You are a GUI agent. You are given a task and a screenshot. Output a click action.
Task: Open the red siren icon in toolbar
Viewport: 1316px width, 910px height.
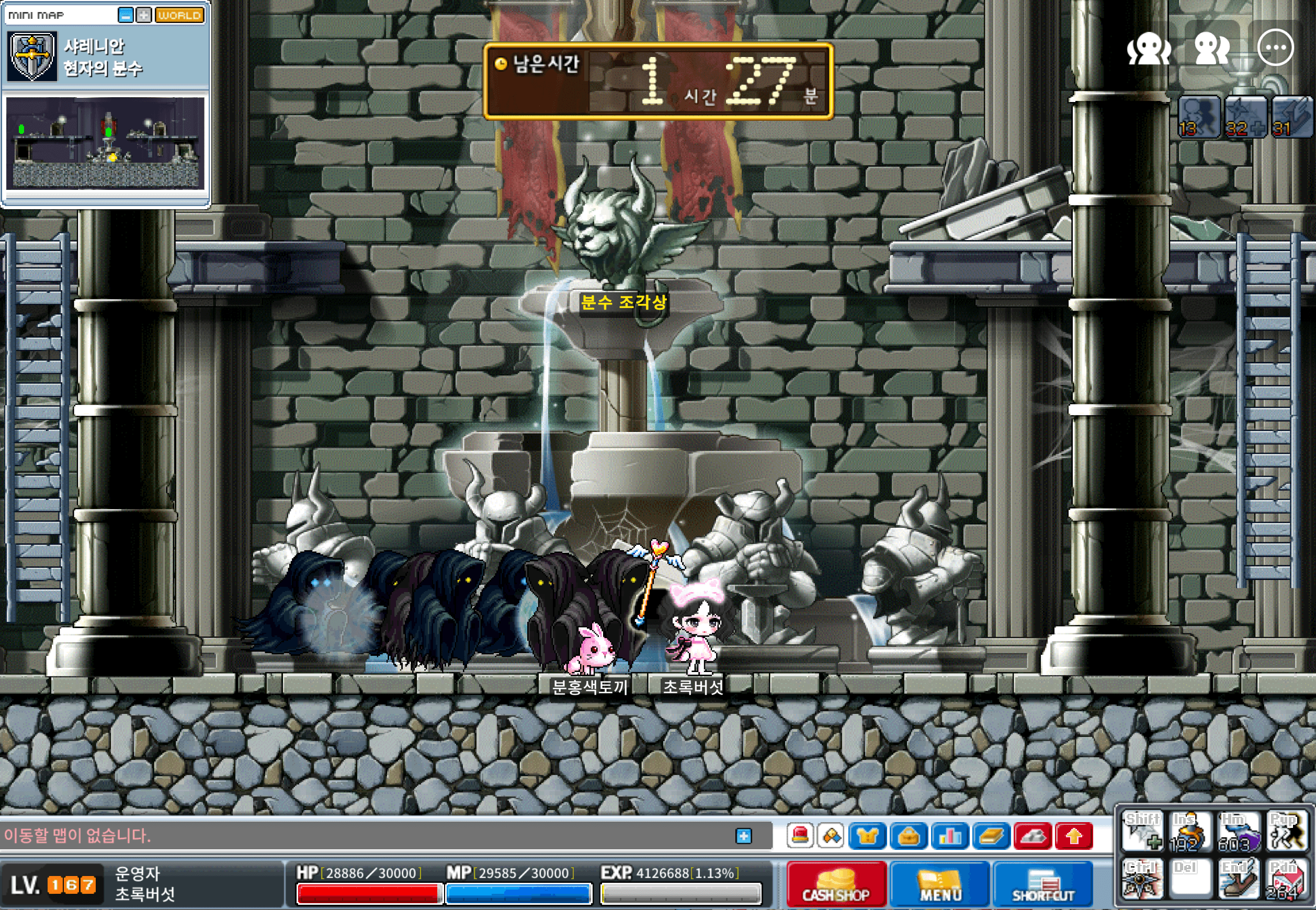801,836
